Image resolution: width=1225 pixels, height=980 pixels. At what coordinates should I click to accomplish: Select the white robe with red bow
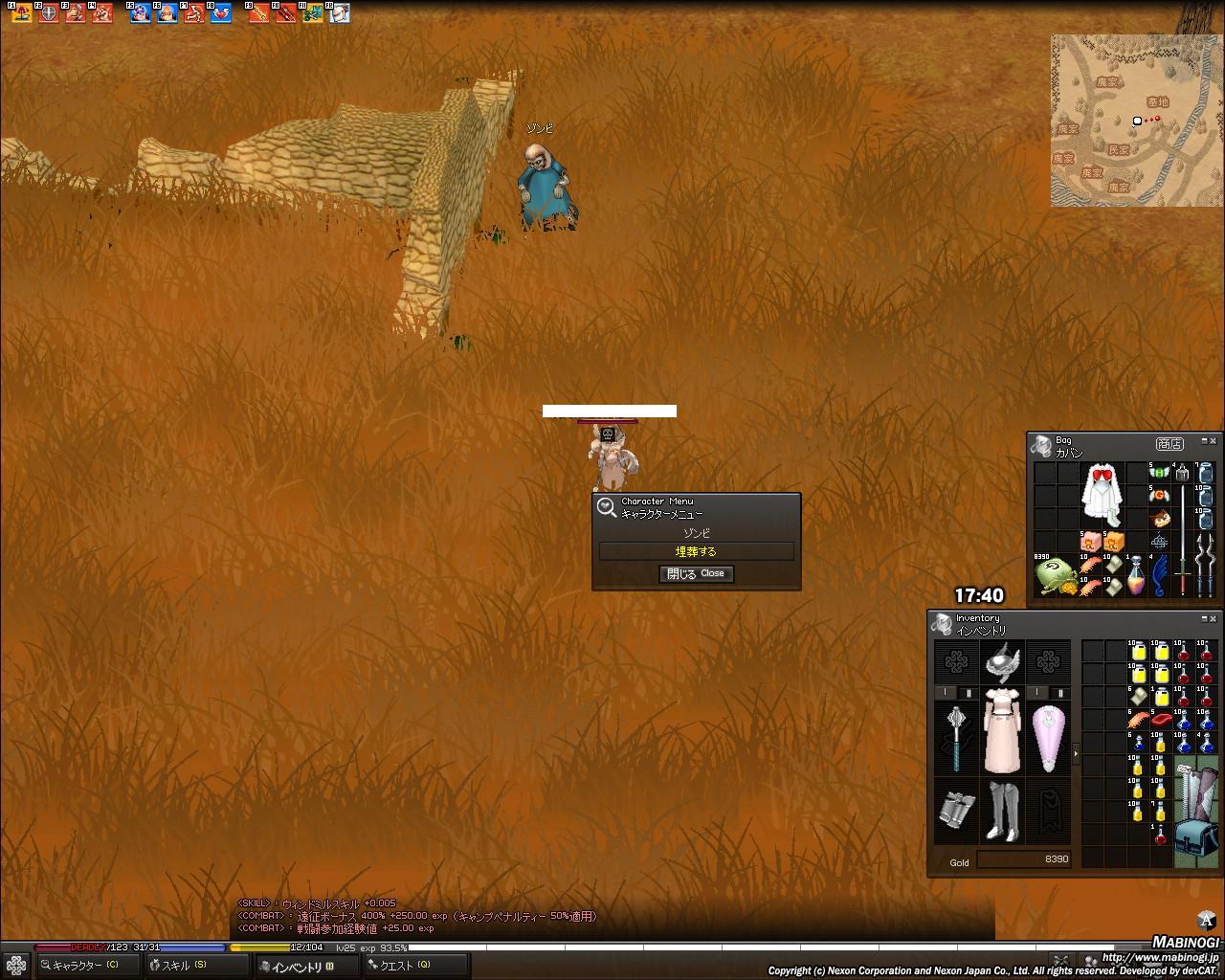tap(1101, 495)
